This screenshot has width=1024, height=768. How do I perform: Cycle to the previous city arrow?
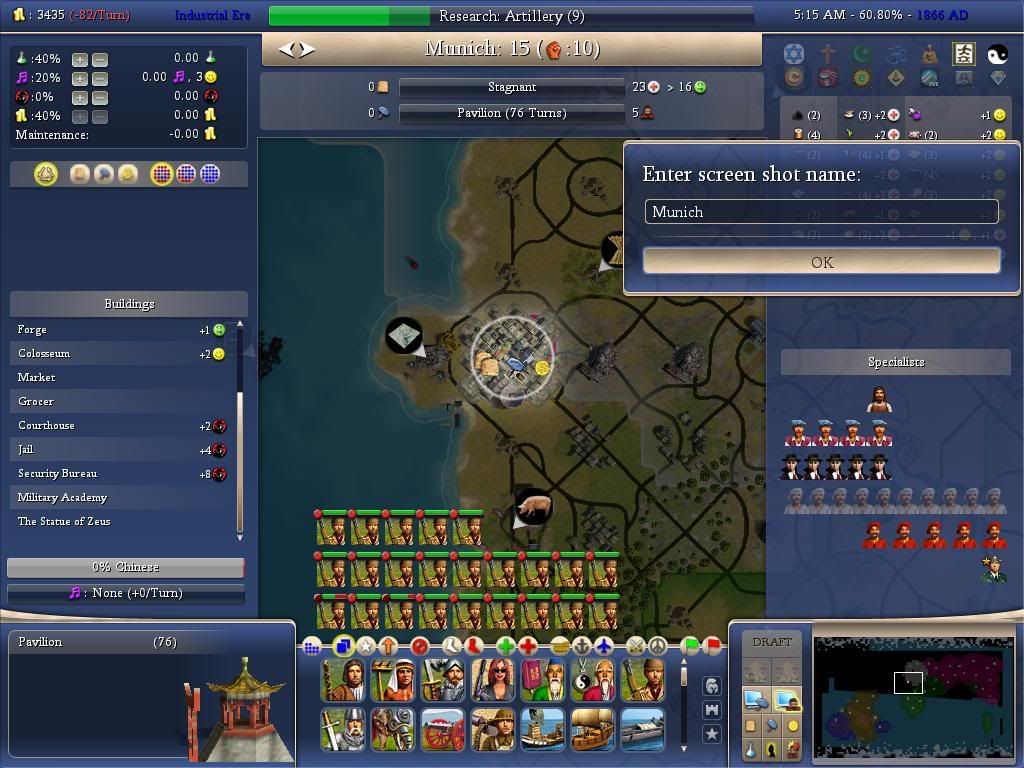[x=287, y=49]
